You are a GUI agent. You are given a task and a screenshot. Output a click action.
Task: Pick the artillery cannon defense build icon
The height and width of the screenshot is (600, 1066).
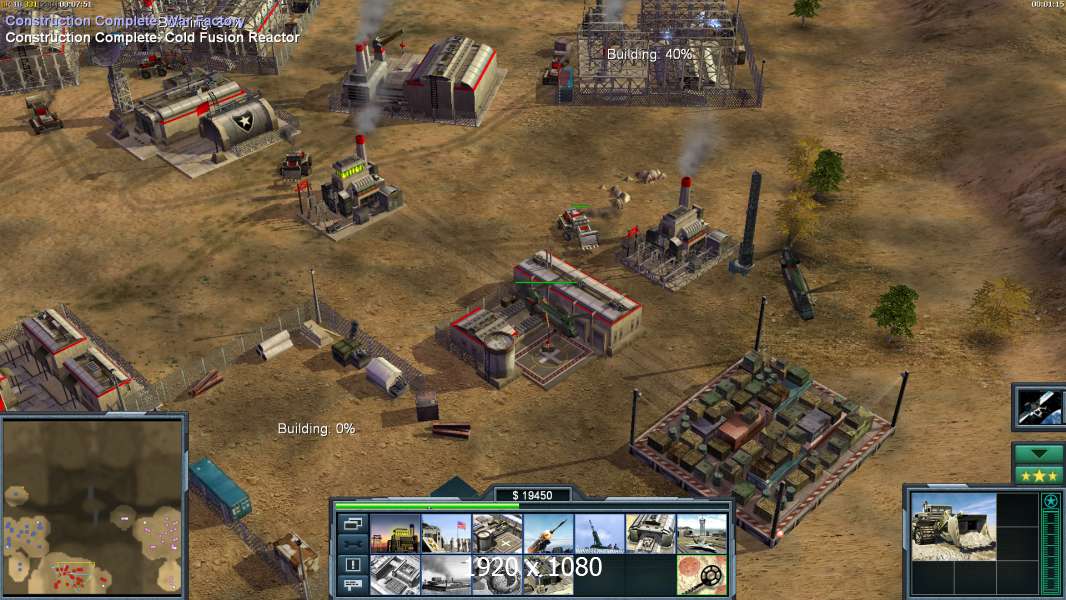click(x=599, y=534)
